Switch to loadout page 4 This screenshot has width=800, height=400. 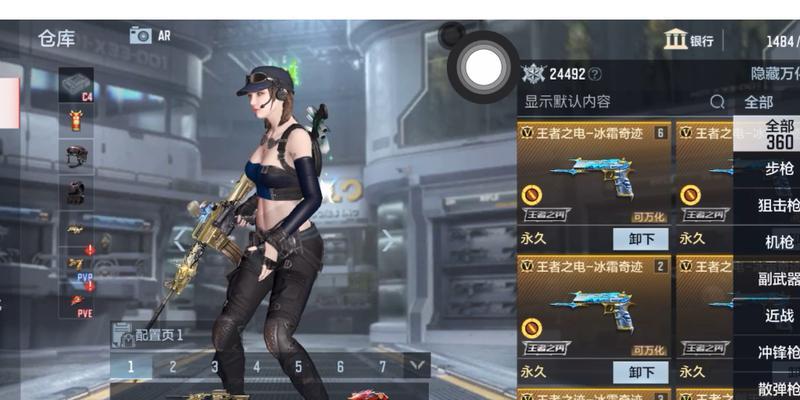click(256, 367)
